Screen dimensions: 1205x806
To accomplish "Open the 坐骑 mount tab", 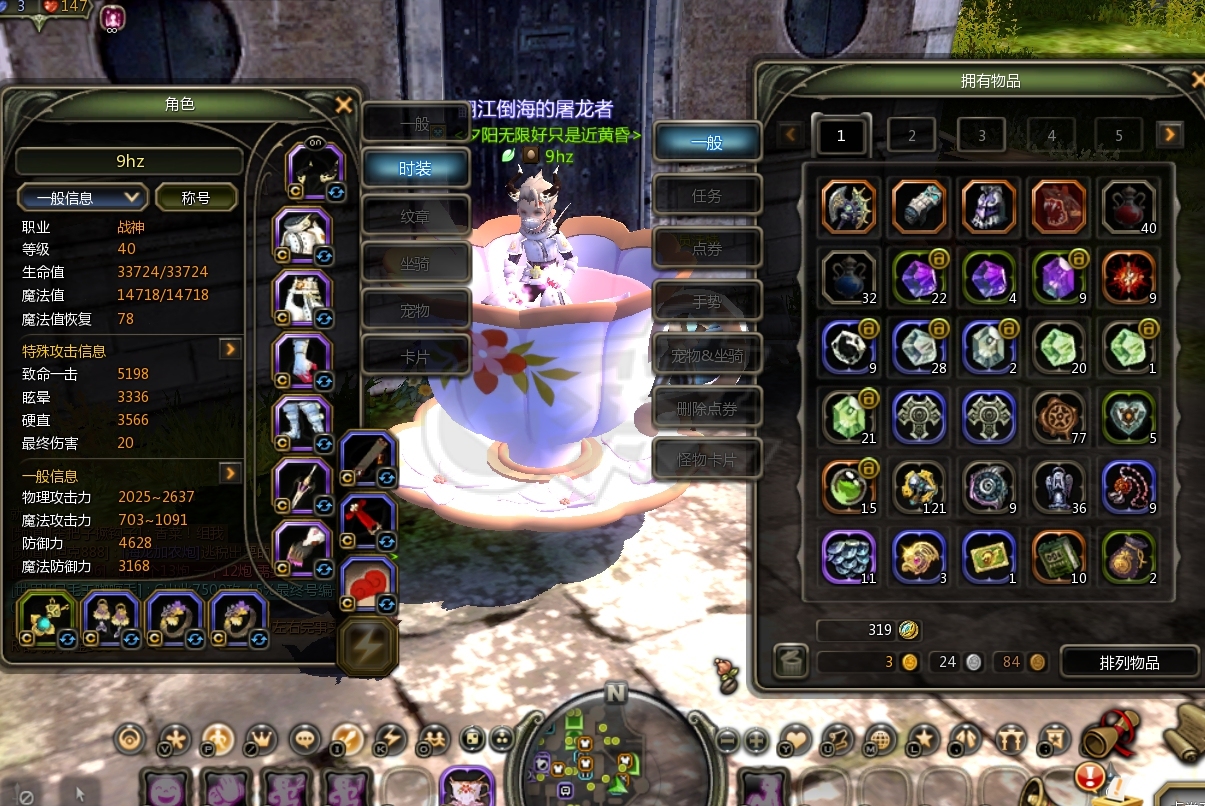I will (x=415, y=263).
